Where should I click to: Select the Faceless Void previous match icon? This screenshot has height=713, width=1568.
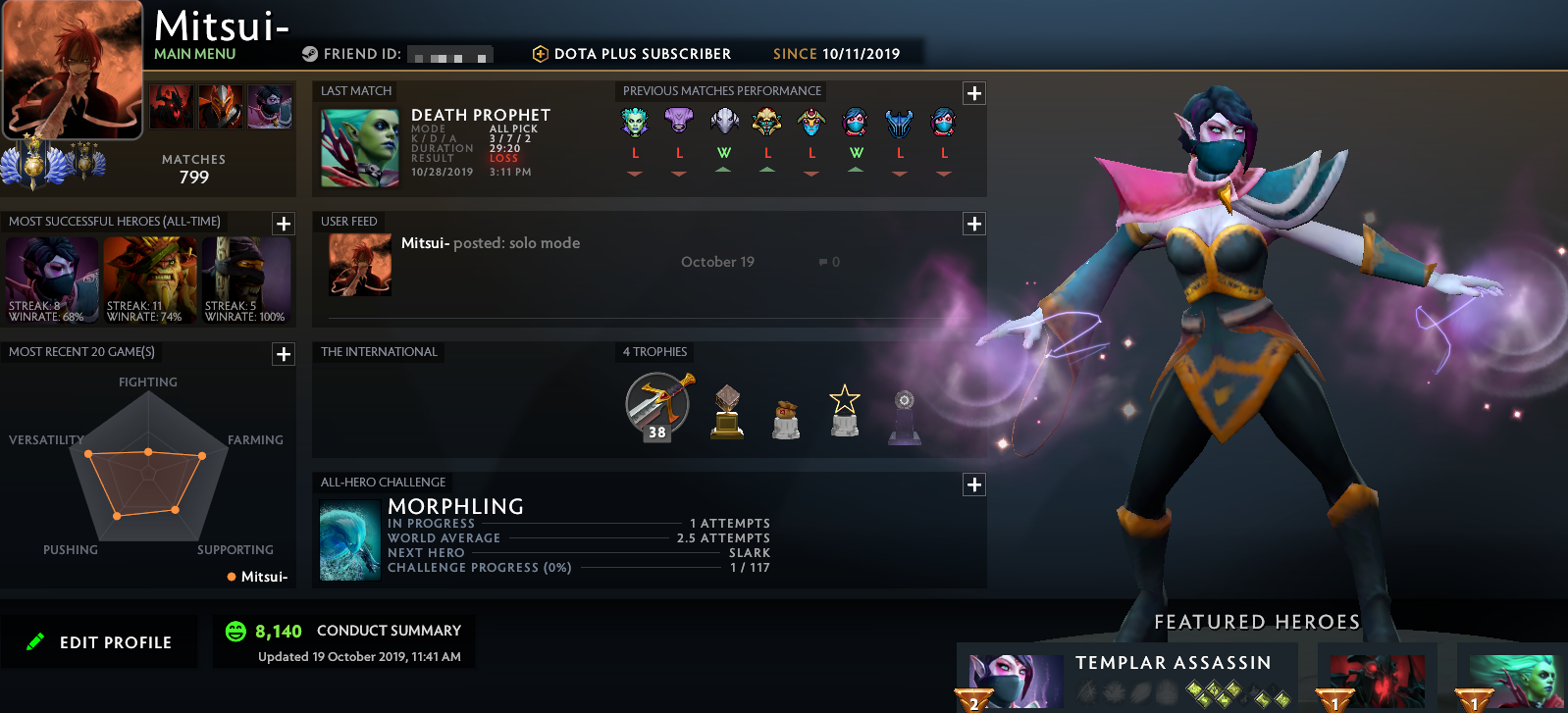tap(679, 122)
